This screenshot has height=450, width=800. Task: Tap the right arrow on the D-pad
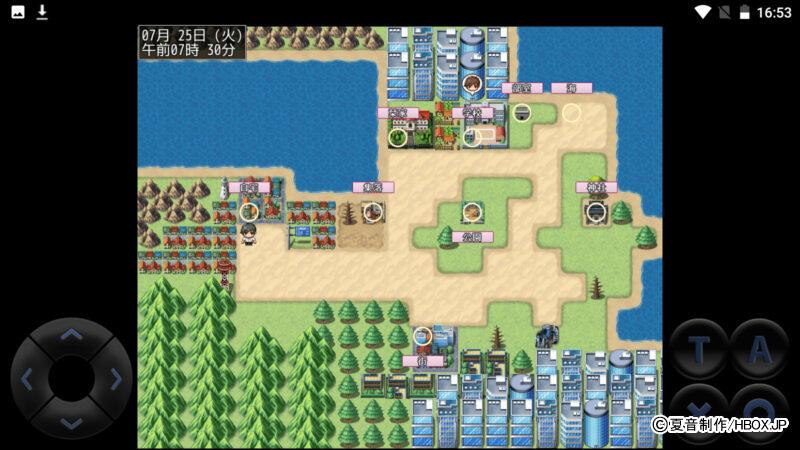tap(115, 379)
